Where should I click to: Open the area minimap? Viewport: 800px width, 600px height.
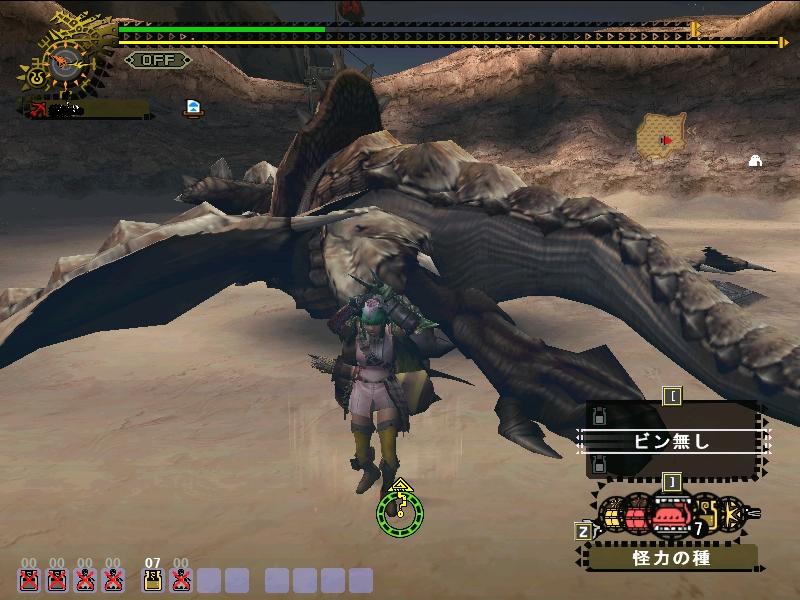pyautogui.click(x=662, y=137)
